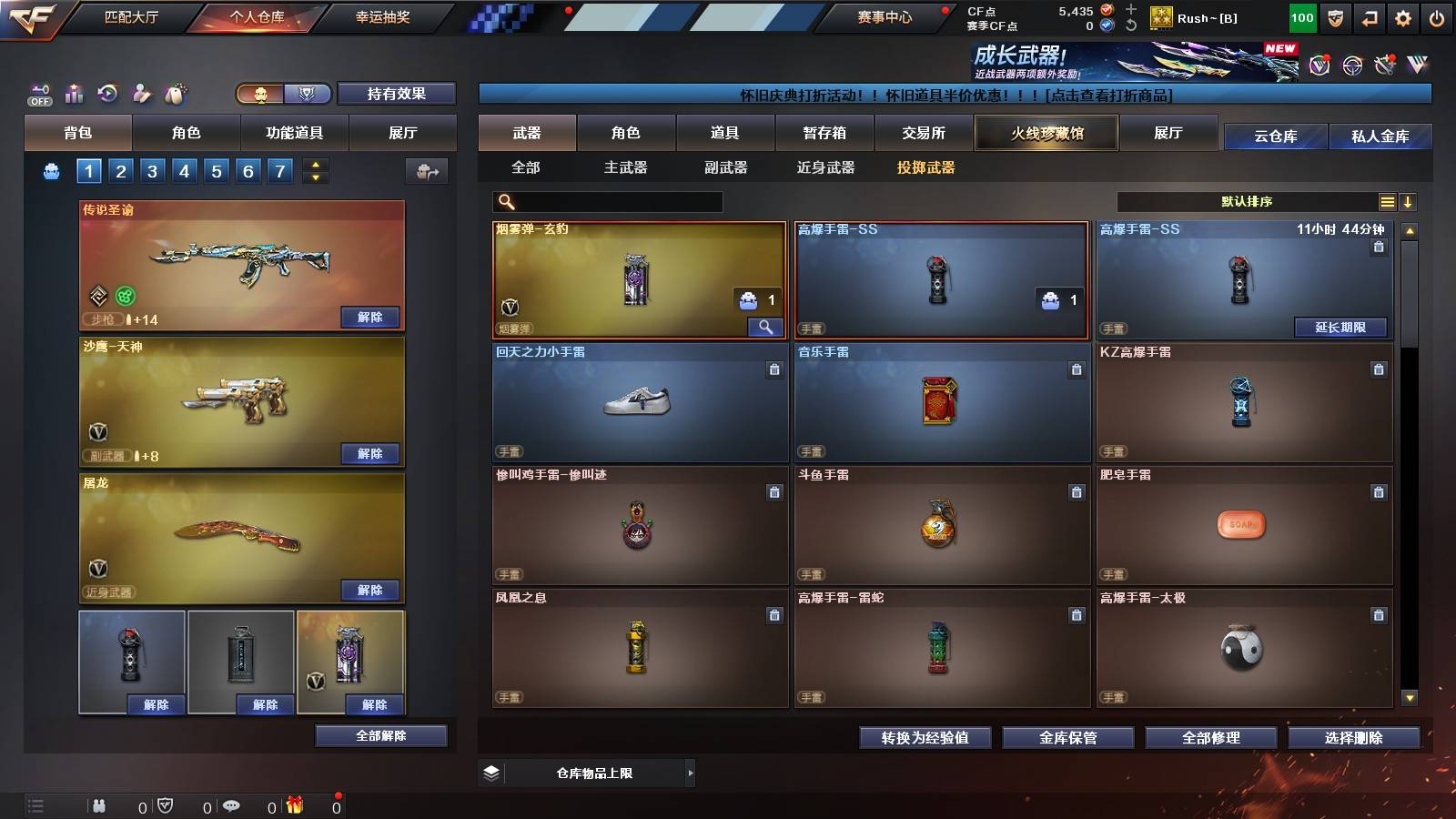Click 延长期限 on 高爆手雷-SS
The image size is (1456, 819).
(1340, 327)
